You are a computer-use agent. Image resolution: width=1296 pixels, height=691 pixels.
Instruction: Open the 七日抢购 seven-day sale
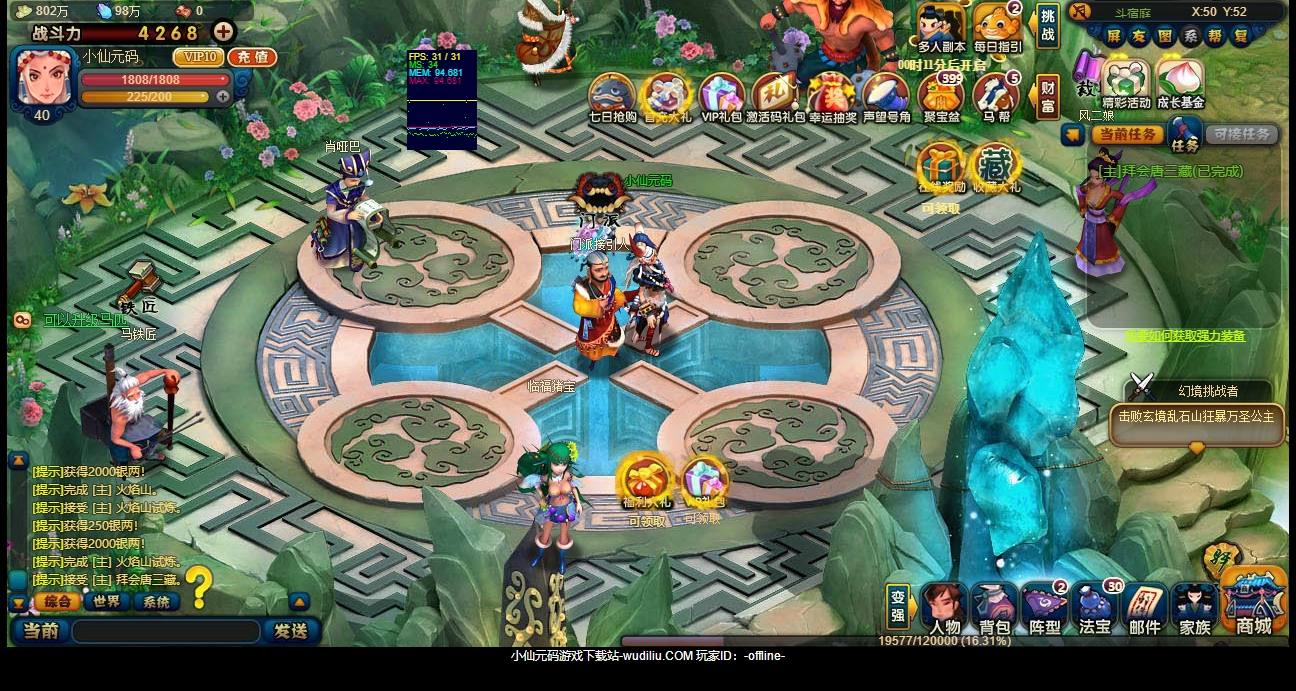(x=612, y=96)
